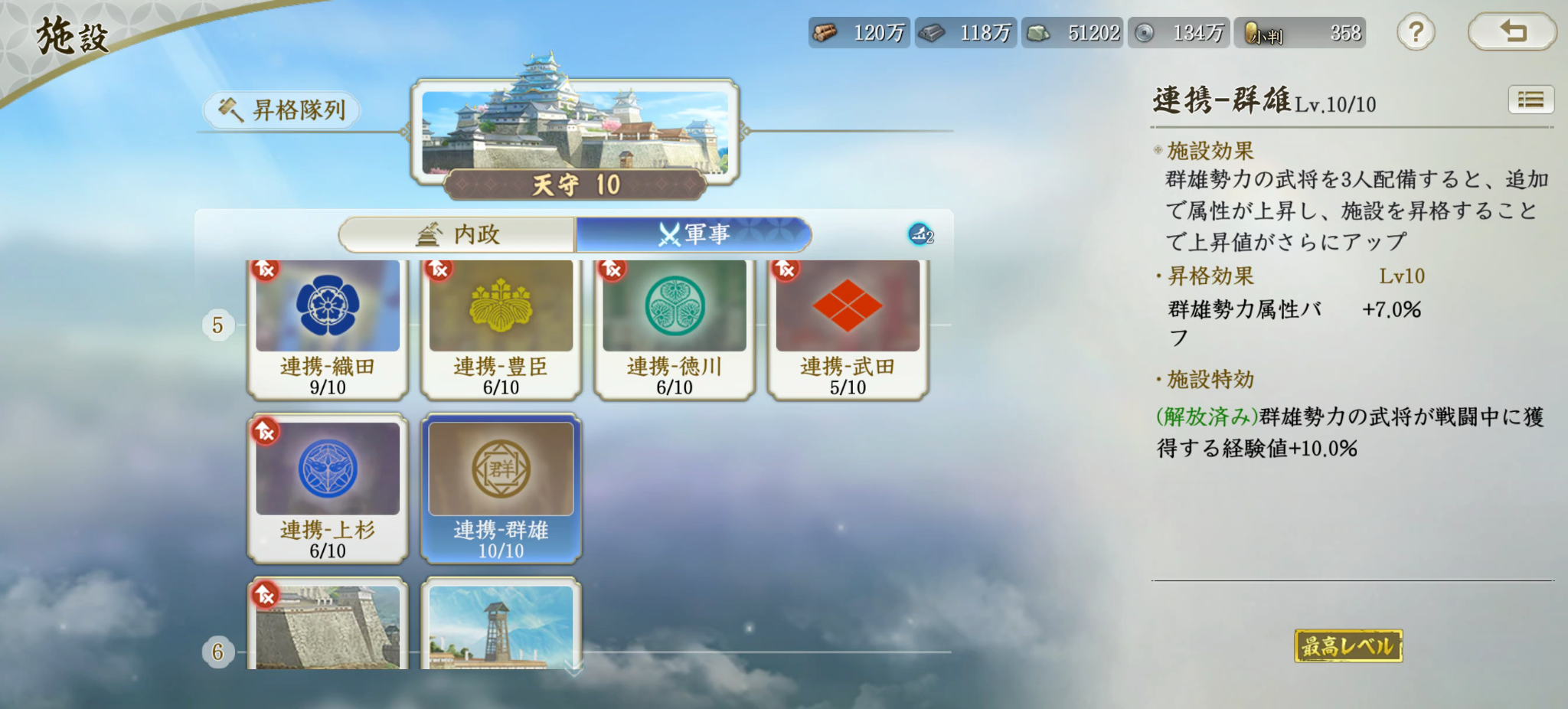
Task: Select the 連携-群雄 facility card
Action: (501, 488)
